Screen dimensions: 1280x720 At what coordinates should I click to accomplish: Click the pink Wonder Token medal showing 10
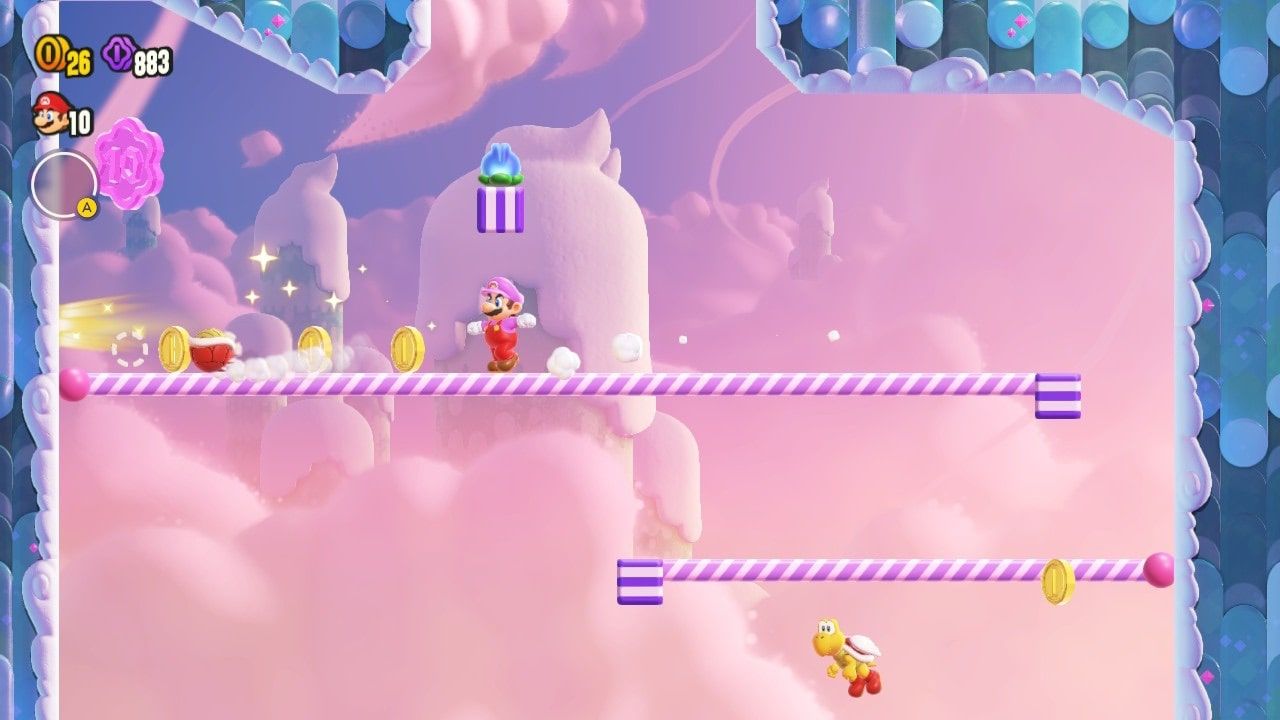pos(131,167)
